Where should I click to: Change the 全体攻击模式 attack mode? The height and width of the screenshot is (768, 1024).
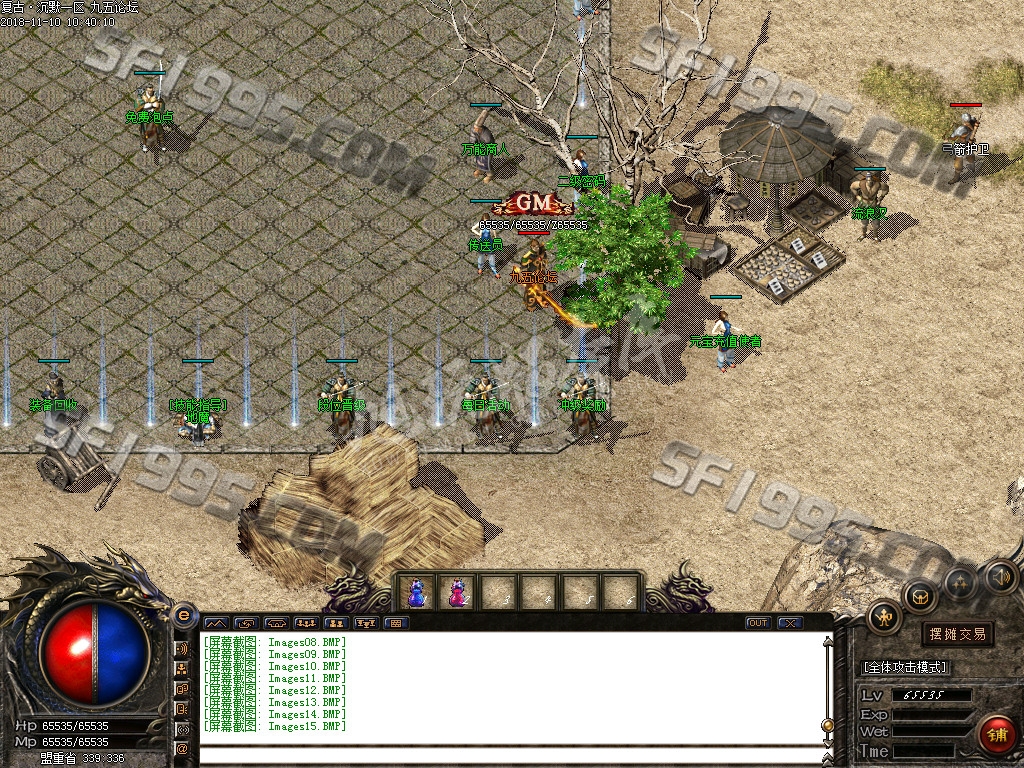coord(906,667)
